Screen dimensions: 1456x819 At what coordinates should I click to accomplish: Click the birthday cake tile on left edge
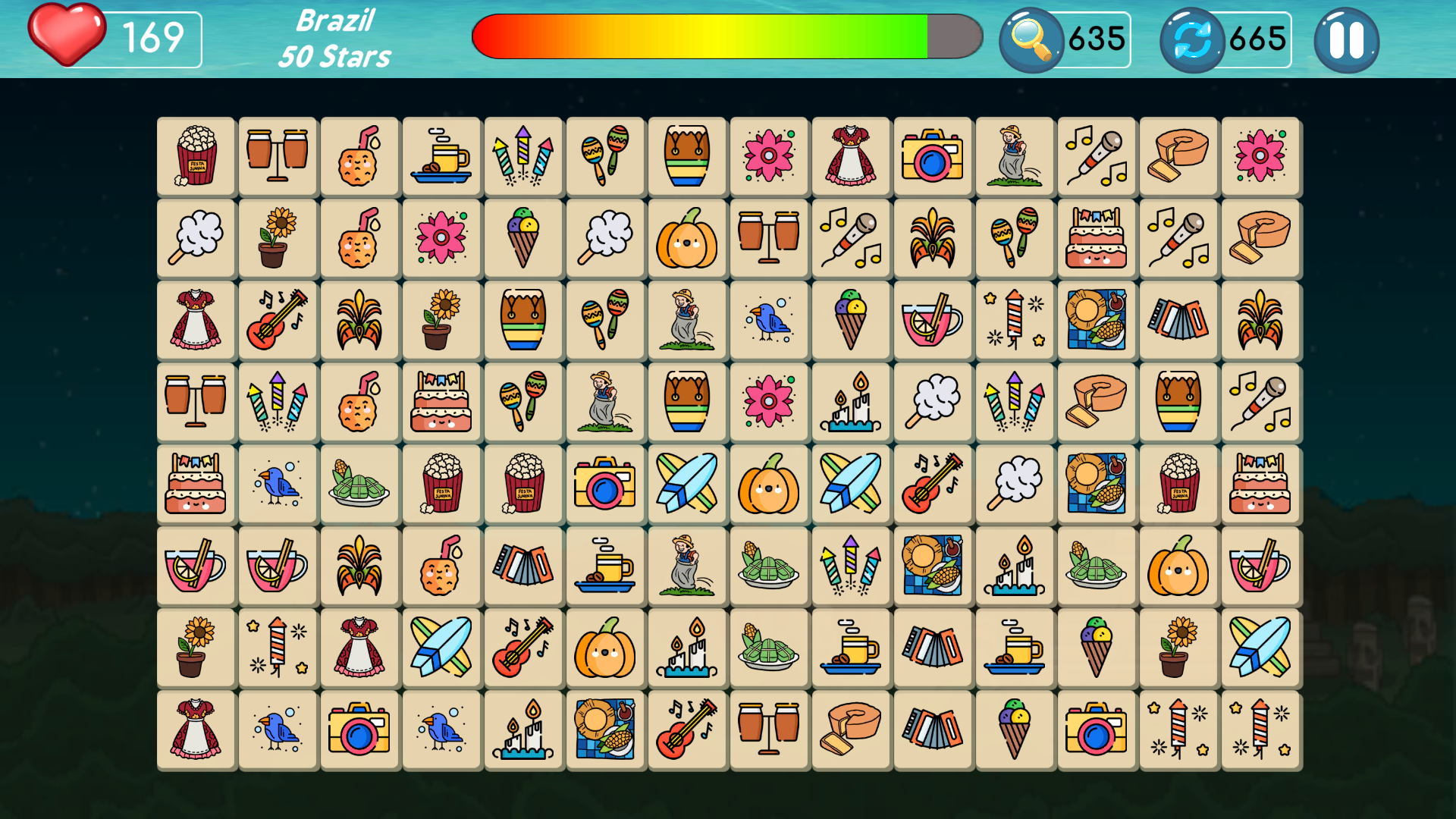tap(196, 484)
